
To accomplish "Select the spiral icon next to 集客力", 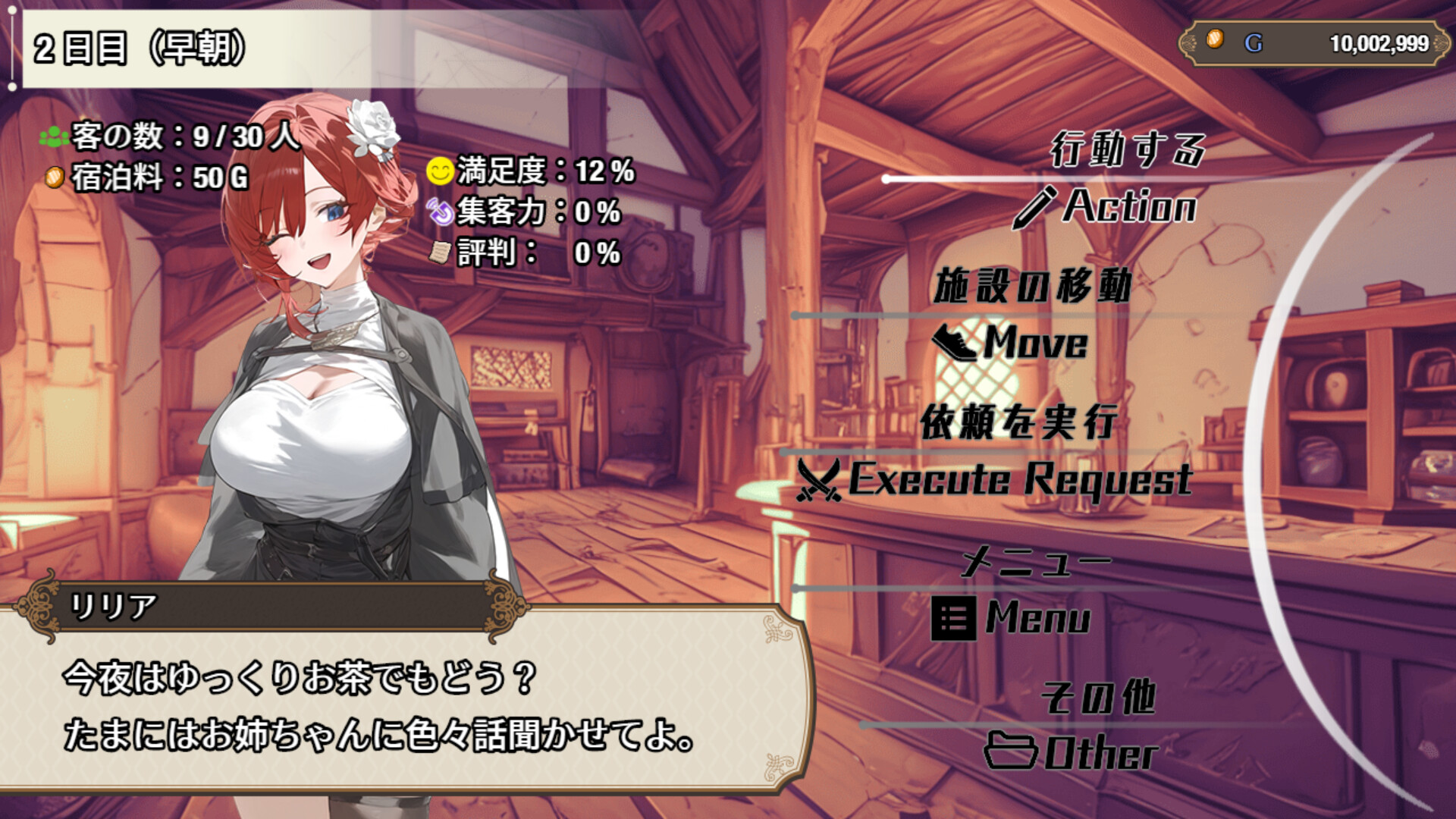I will tap(440, 212).
